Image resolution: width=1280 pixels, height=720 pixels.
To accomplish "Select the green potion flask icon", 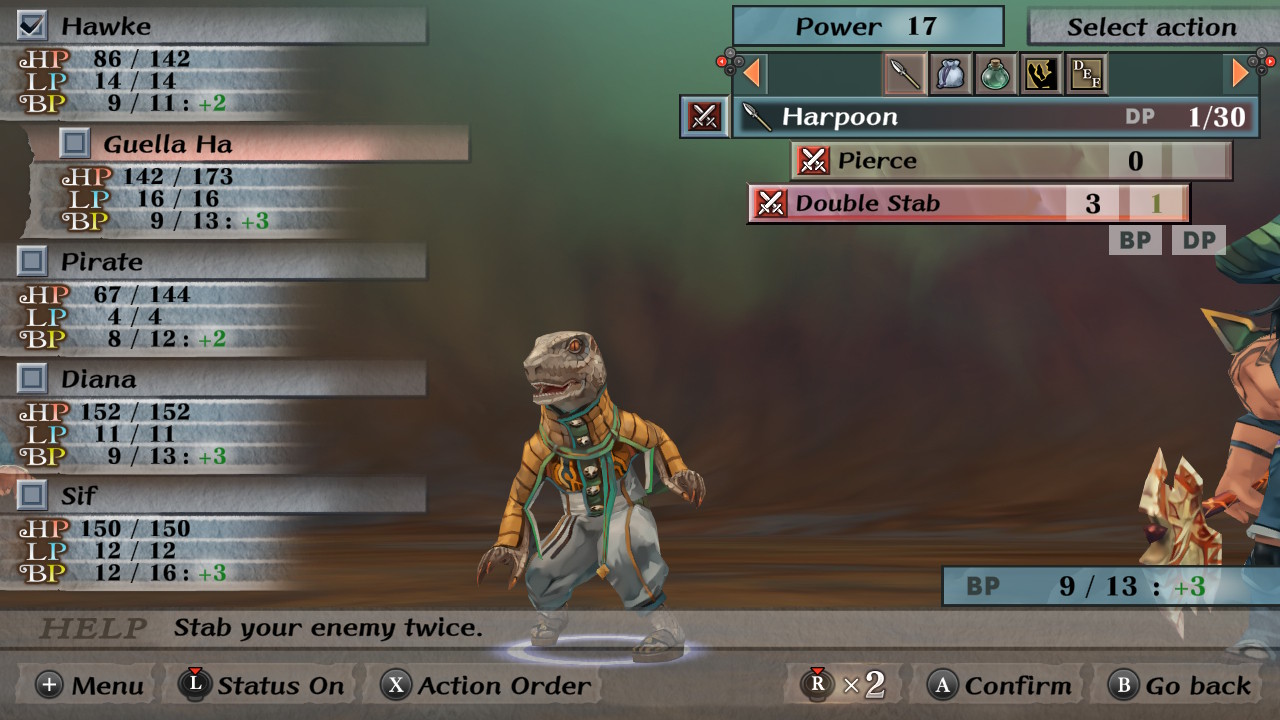I will [995, 74].
